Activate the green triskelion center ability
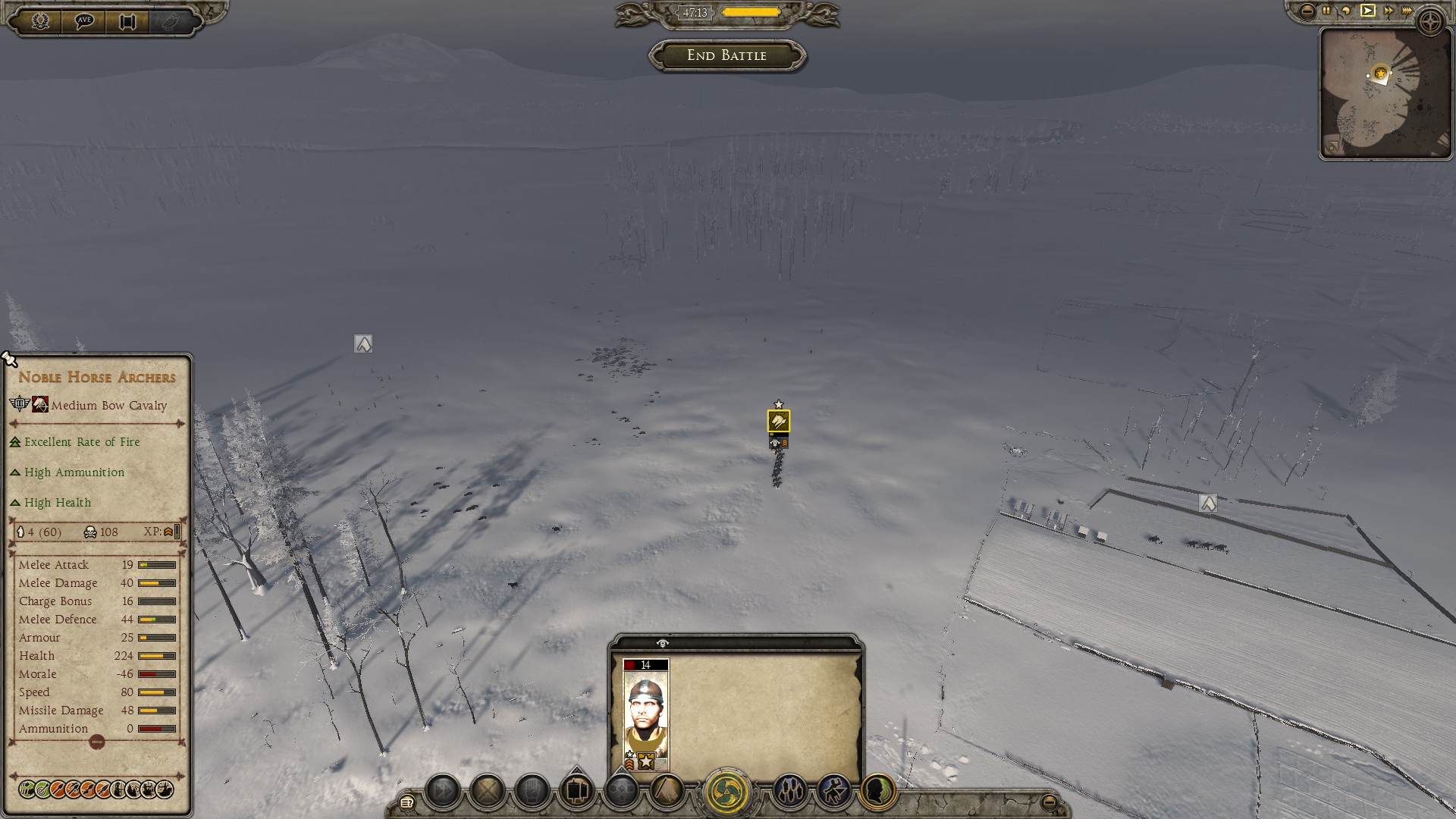 coord(726,791)
